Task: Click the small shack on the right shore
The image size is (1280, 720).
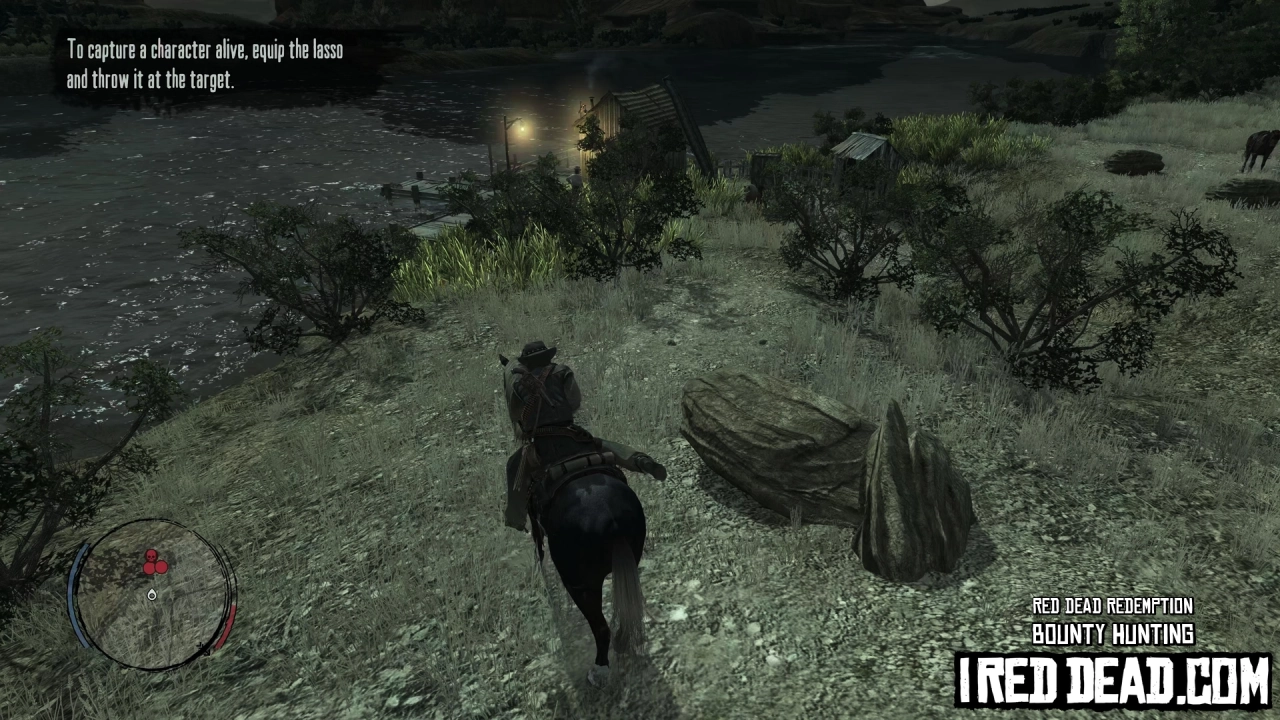Action: (862, 155)
